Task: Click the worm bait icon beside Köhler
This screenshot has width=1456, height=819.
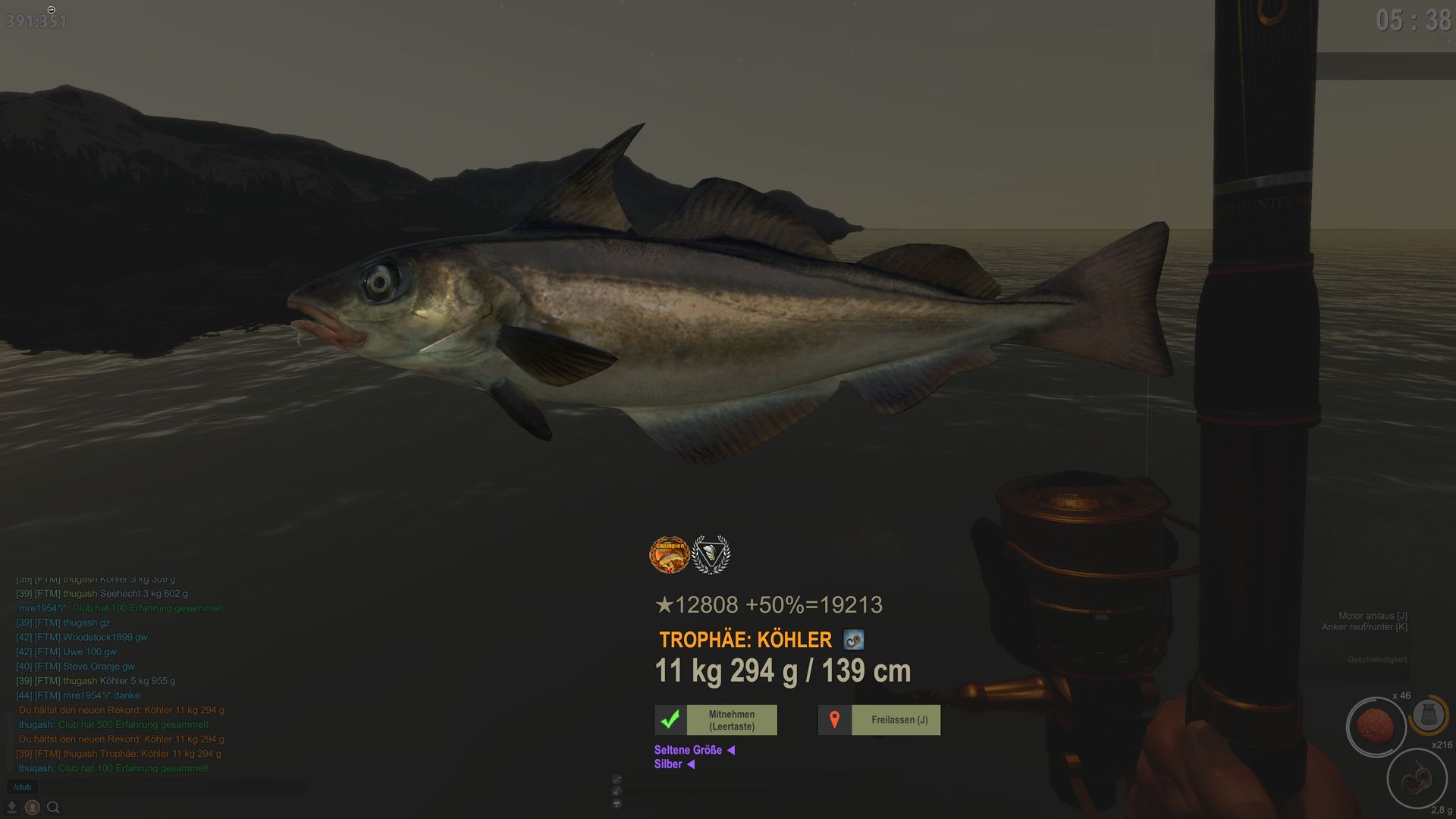Action: click(854, 640)
